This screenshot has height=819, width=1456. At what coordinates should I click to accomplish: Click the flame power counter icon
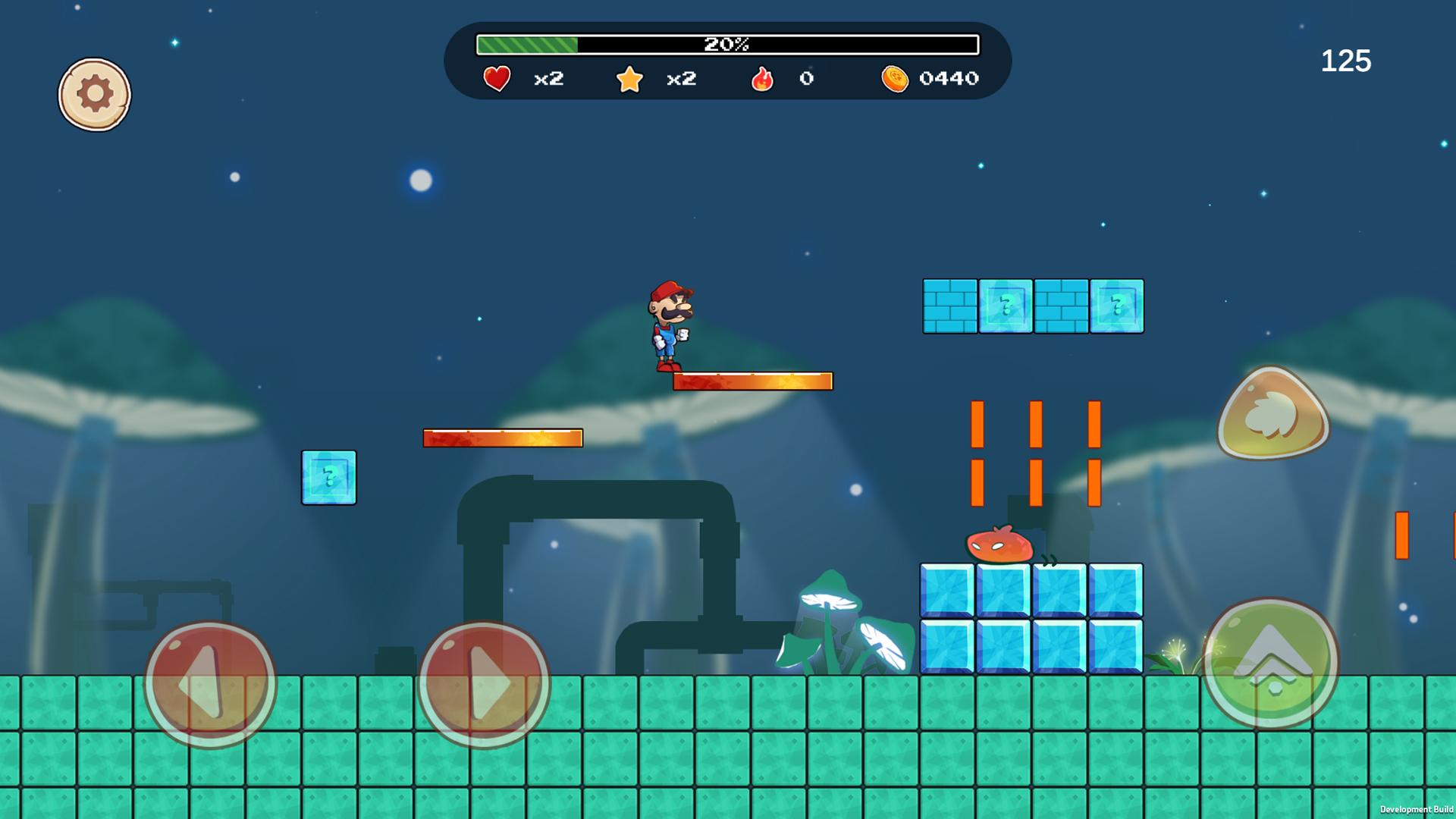764,78
